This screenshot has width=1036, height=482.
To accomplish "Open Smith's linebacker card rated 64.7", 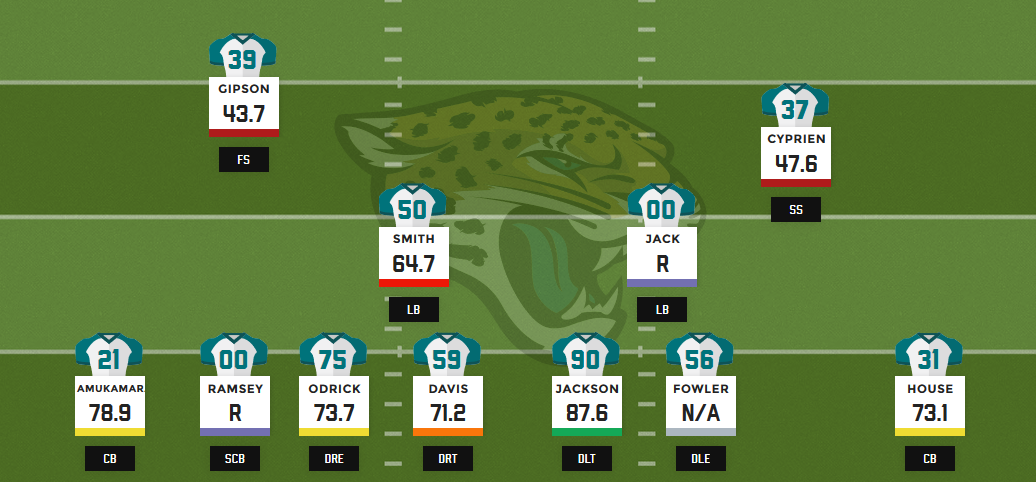I will [414, 254].
